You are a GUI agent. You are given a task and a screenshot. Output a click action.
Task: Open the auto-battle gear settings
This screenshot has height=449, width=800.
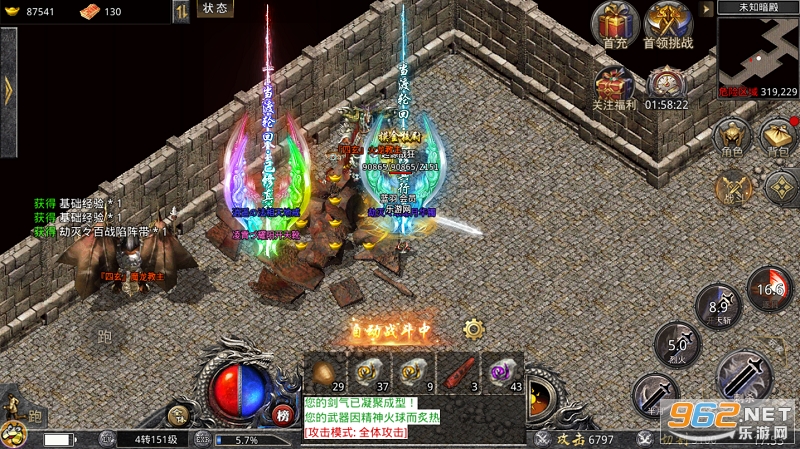pos(473,328)
